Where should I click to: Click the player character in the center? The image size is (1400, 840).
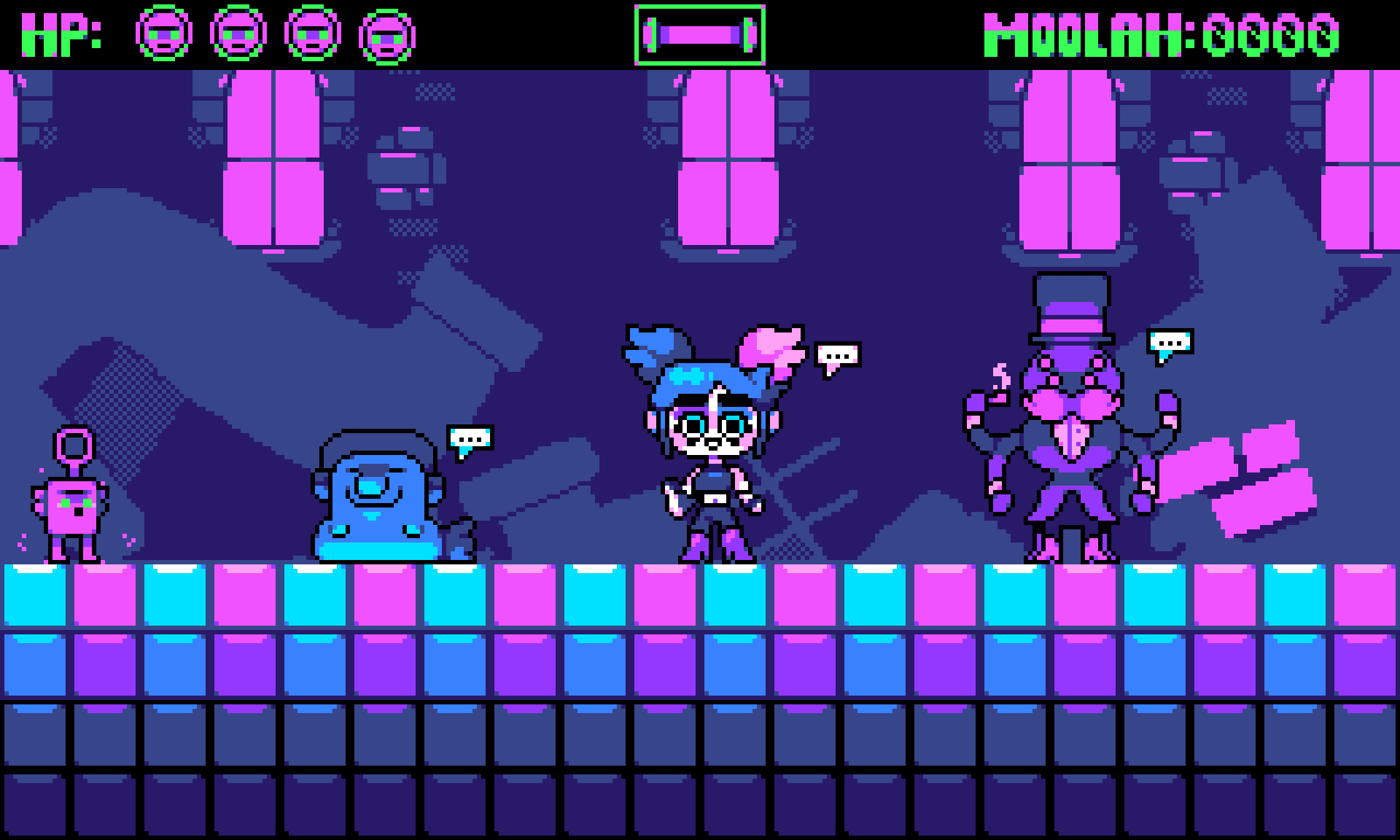711,452
